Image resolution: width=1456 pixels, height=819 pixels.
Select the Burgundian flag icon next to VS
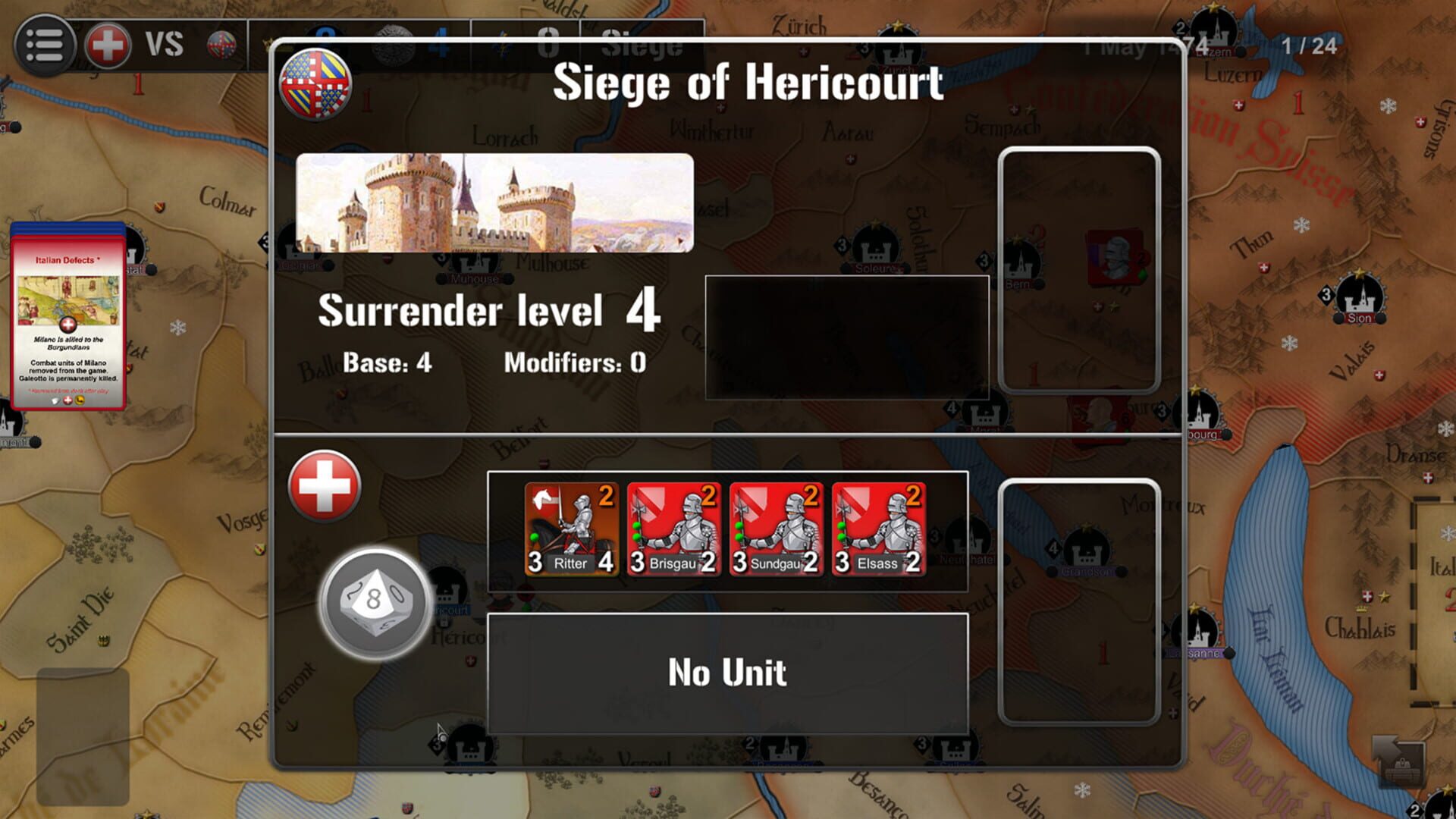pyautogui.click(x=221, y=43)
